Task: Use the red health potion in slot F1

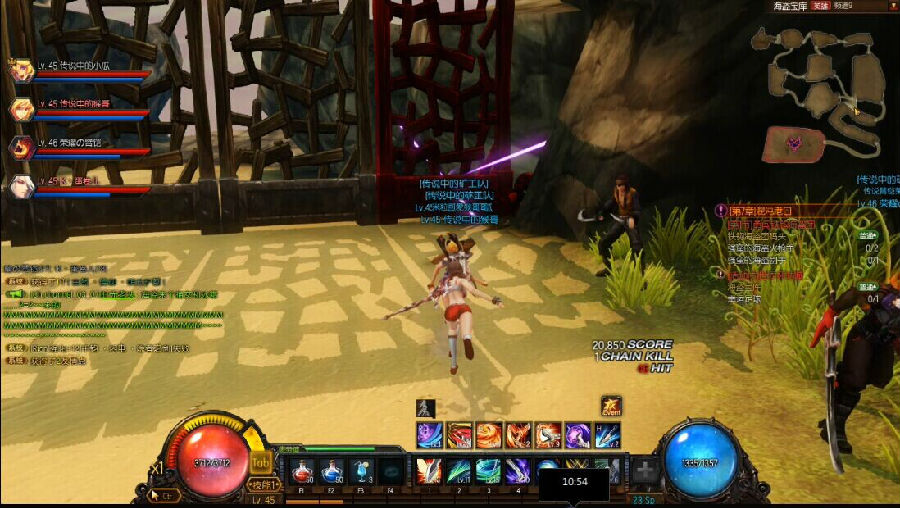Action: click(x=301, y=471)
